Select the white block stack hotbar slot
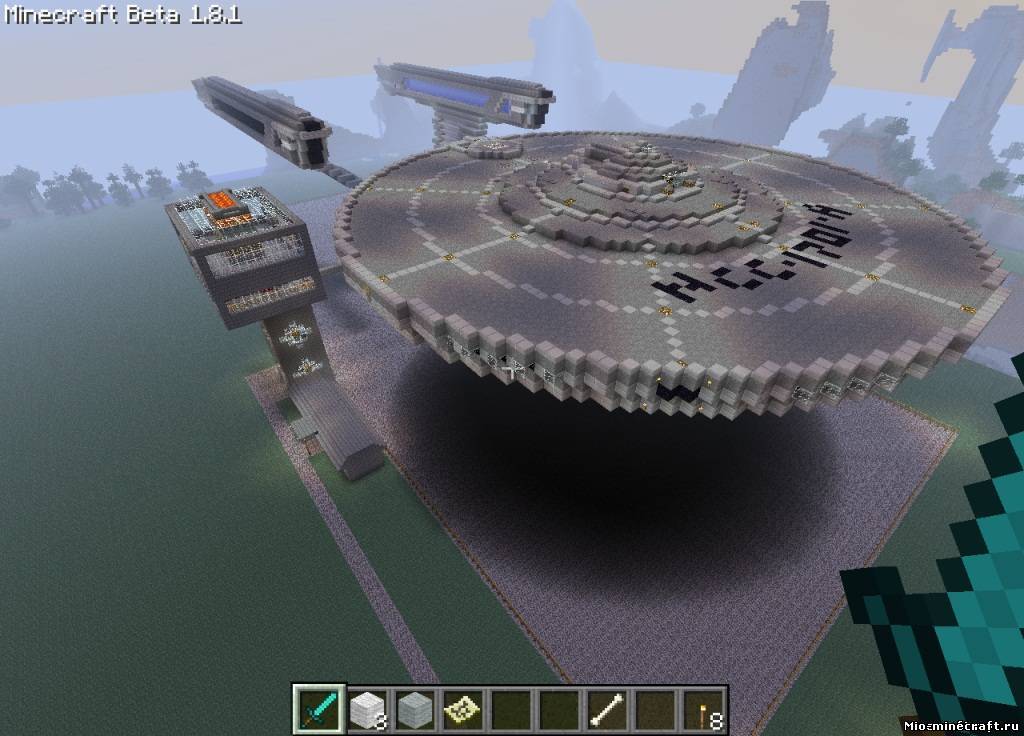Viewport: 1024px width, 736px height. 367,710
